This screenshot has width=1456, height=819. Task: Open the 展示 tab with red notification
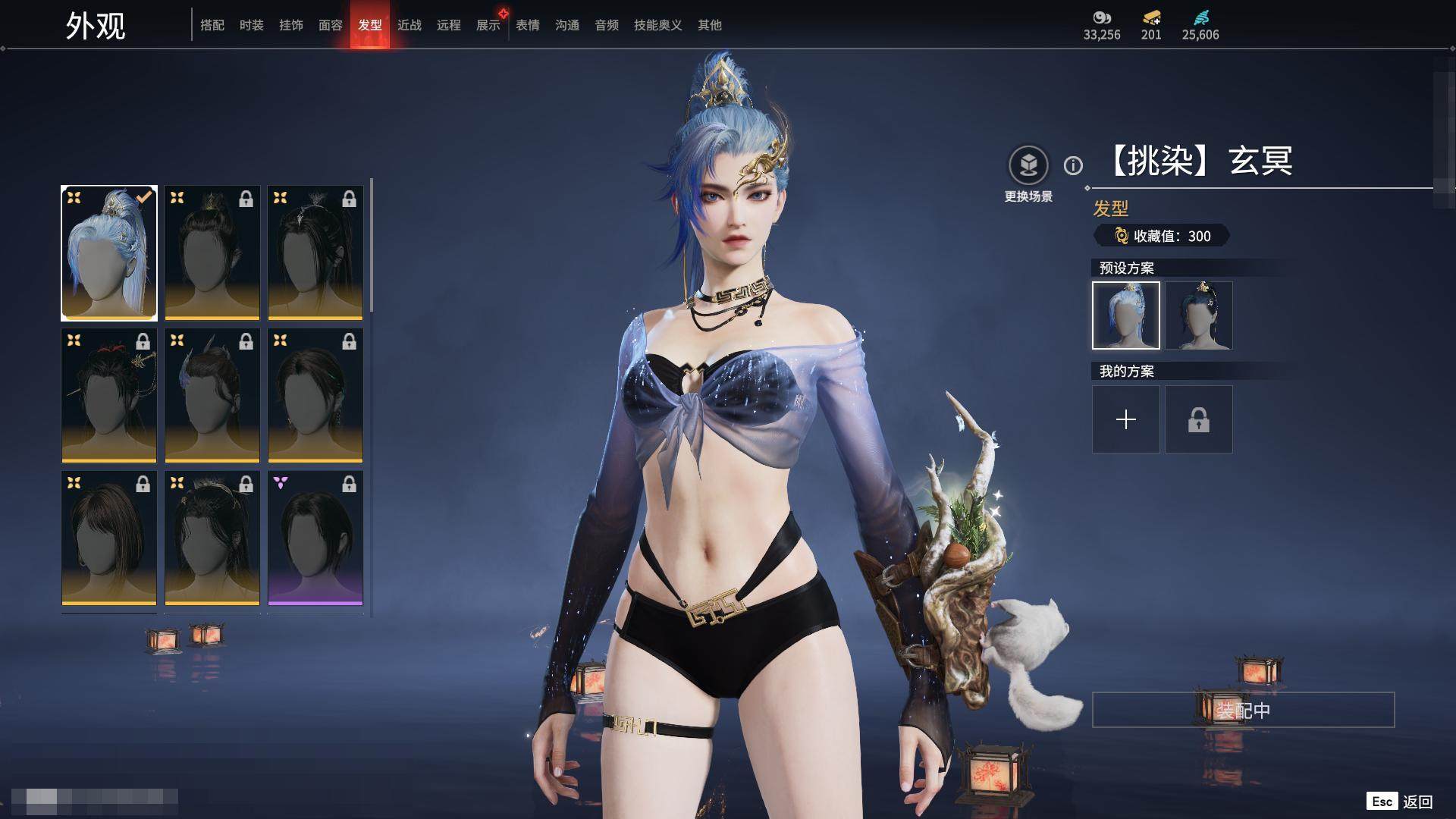[x=488, y=25]
